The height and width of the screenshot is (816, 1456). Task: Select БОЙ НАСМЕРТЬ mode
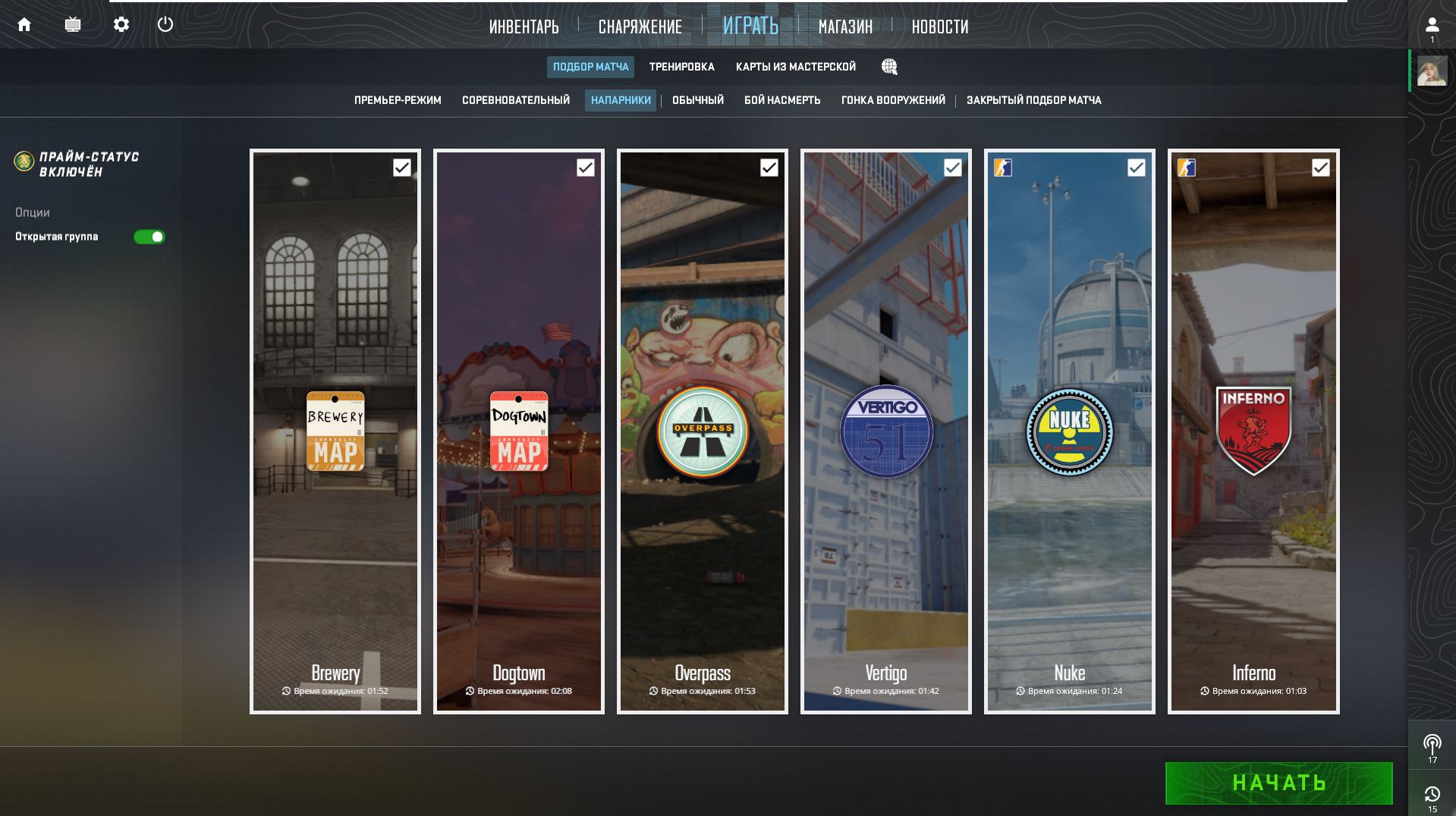click(782, 100)
